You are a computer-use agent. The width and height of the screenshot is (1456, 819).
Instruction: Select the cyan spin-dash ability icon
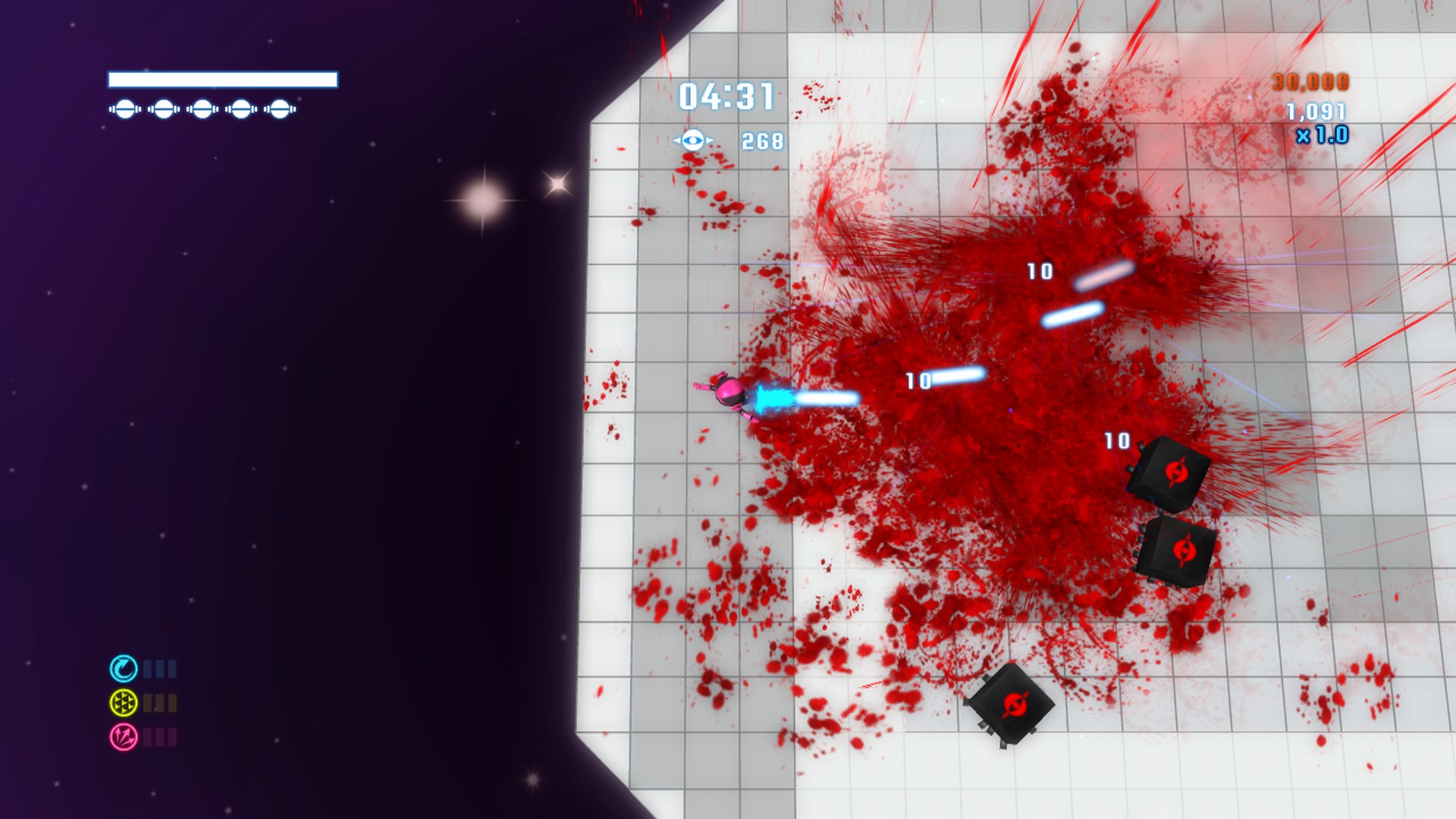(x=124, y=668)
